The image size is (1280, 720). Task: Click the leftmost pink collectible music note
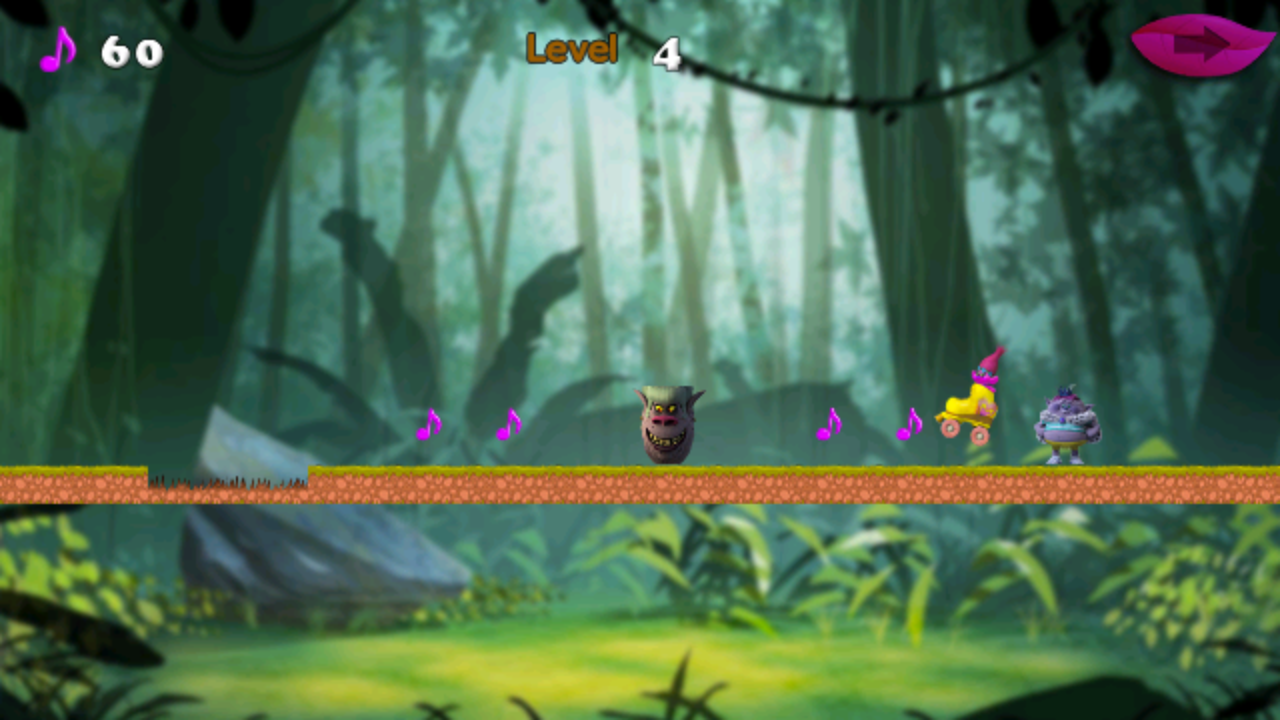tap(430, 425)
